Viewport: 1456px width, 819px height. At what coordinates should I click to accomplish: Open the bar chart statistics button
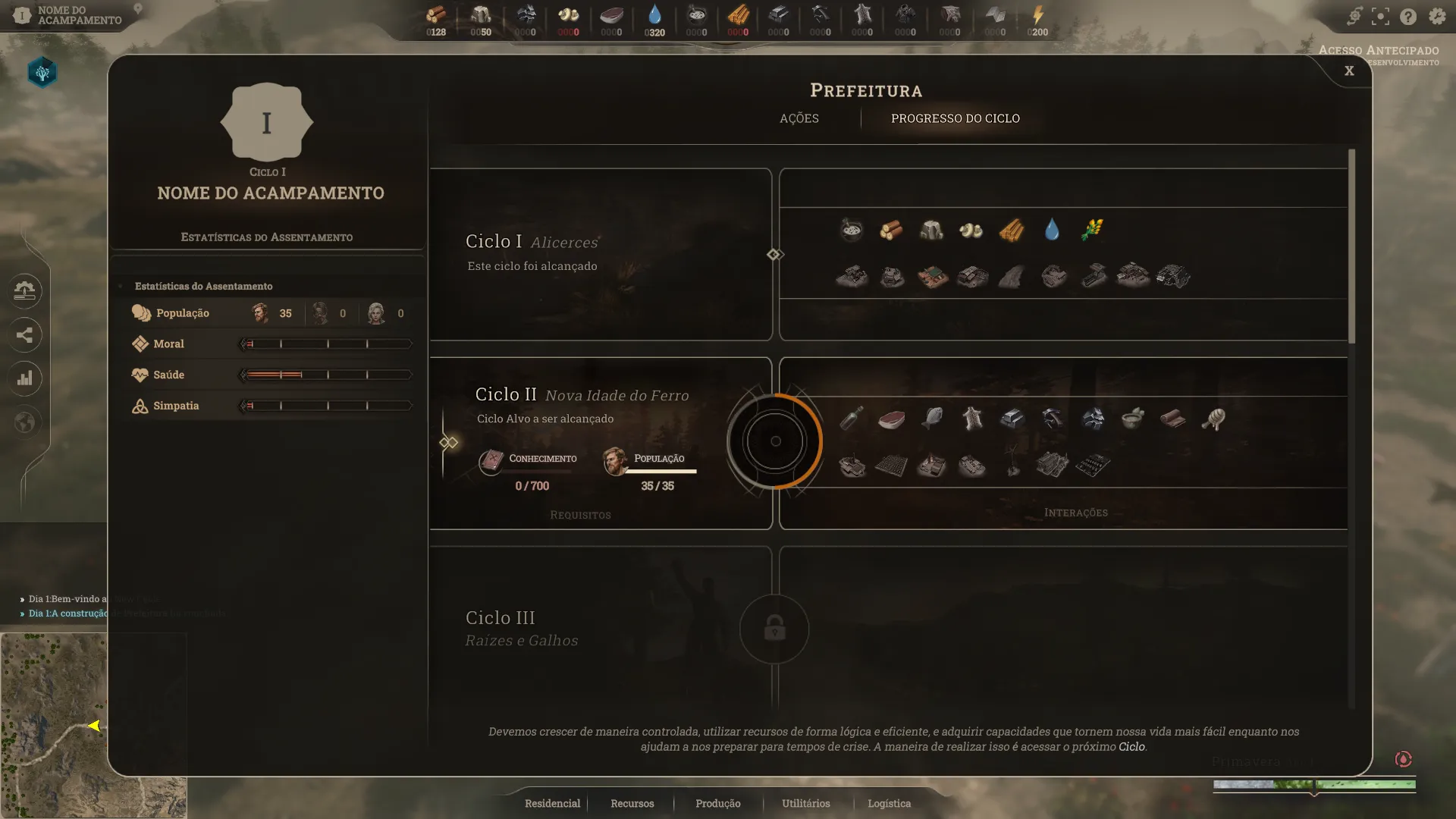pyautogui.click(x=24, y=378)
